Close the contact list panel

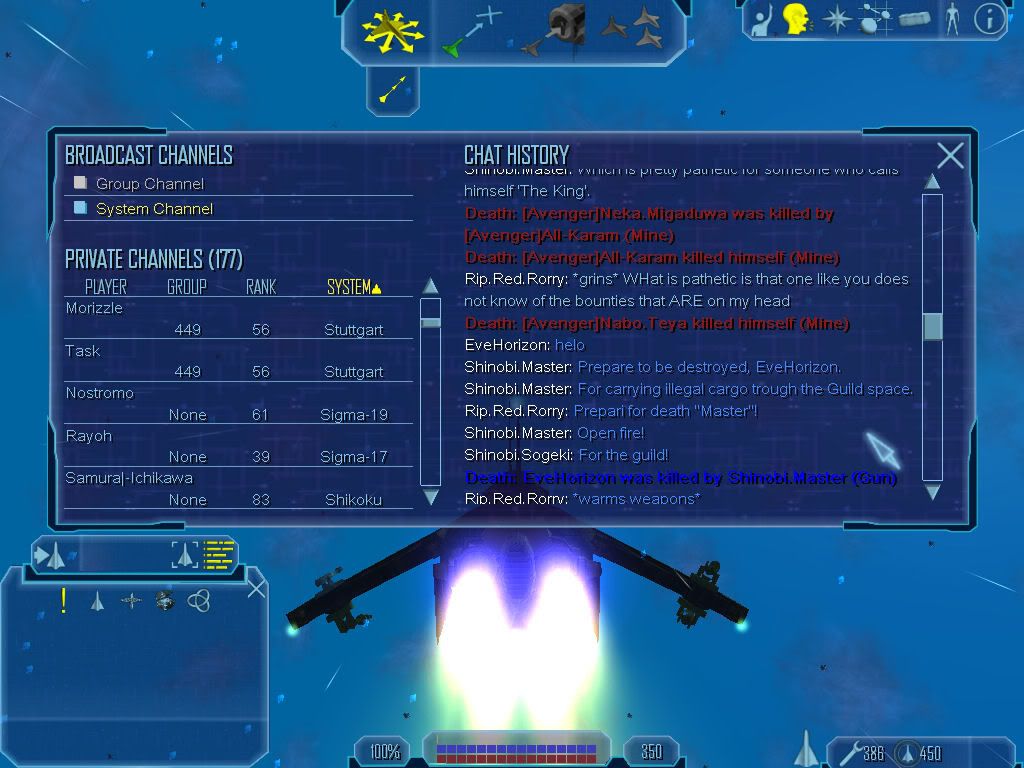(256, 588)
